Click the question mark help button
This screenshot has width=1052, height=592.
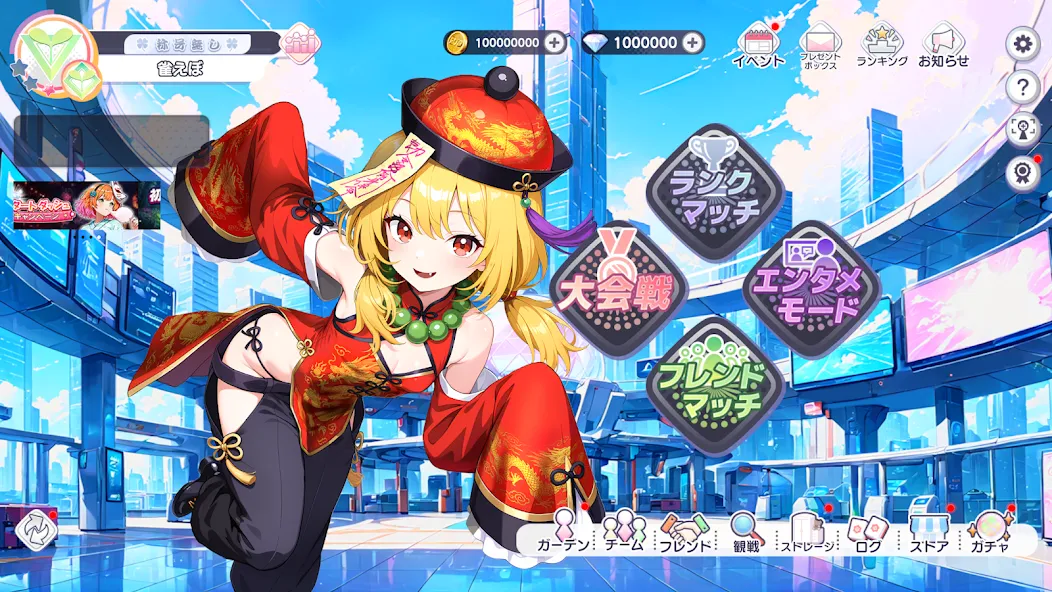(x=1021, y=87)
